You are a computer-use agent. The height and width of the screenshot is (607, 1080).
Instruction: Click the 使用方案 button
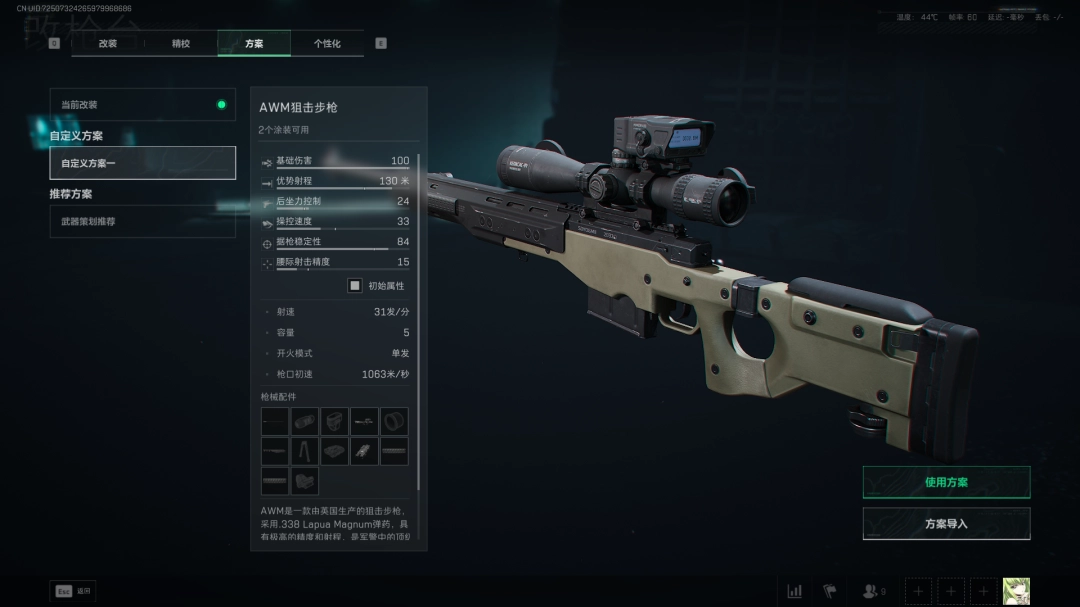click(946, 482)
